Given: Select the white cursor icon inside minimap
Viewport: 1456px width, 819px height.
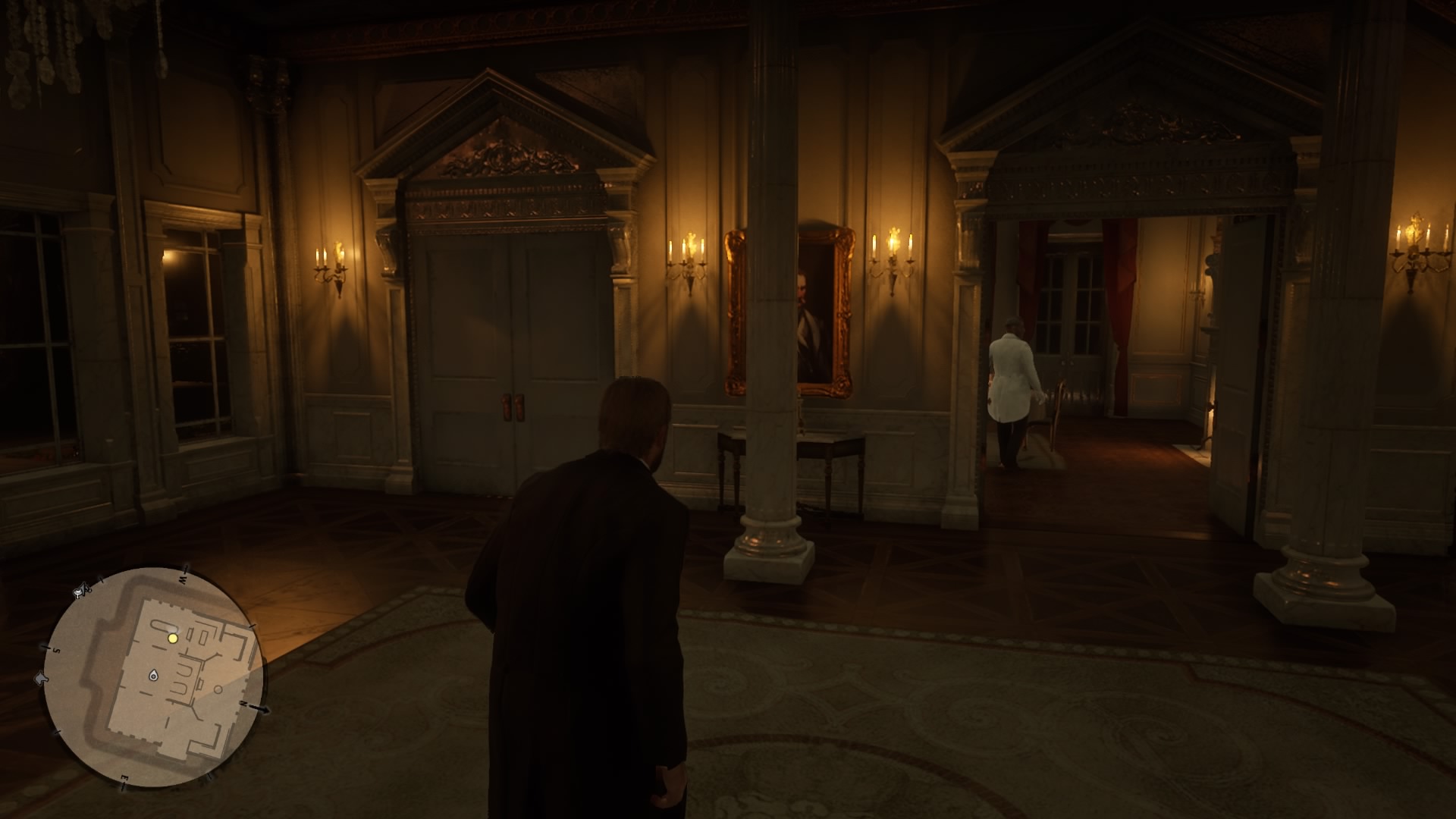Looking at the screenshot, I should click(x=154, y=676).
